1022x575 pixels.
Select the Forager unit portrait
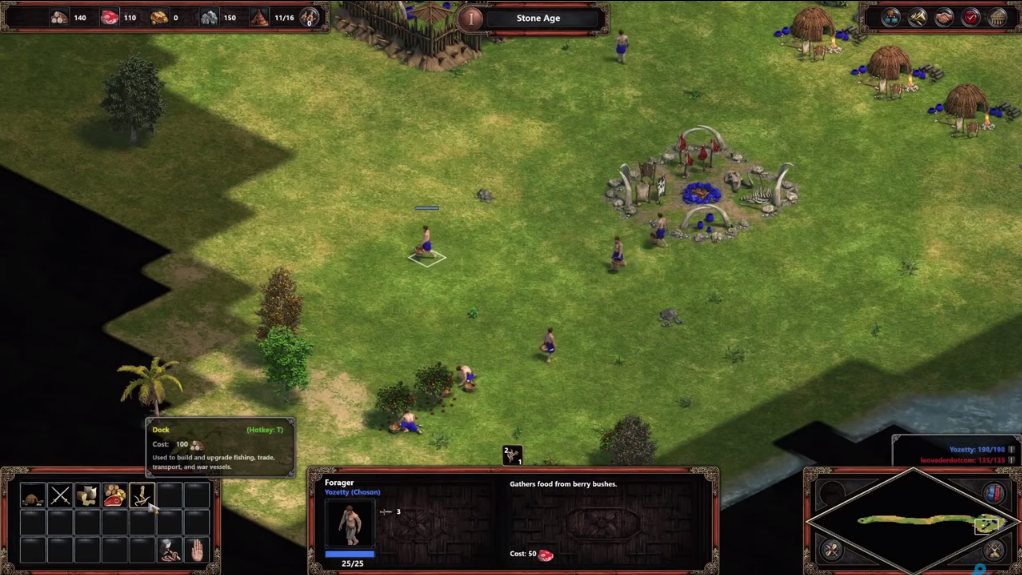[350, 522]
